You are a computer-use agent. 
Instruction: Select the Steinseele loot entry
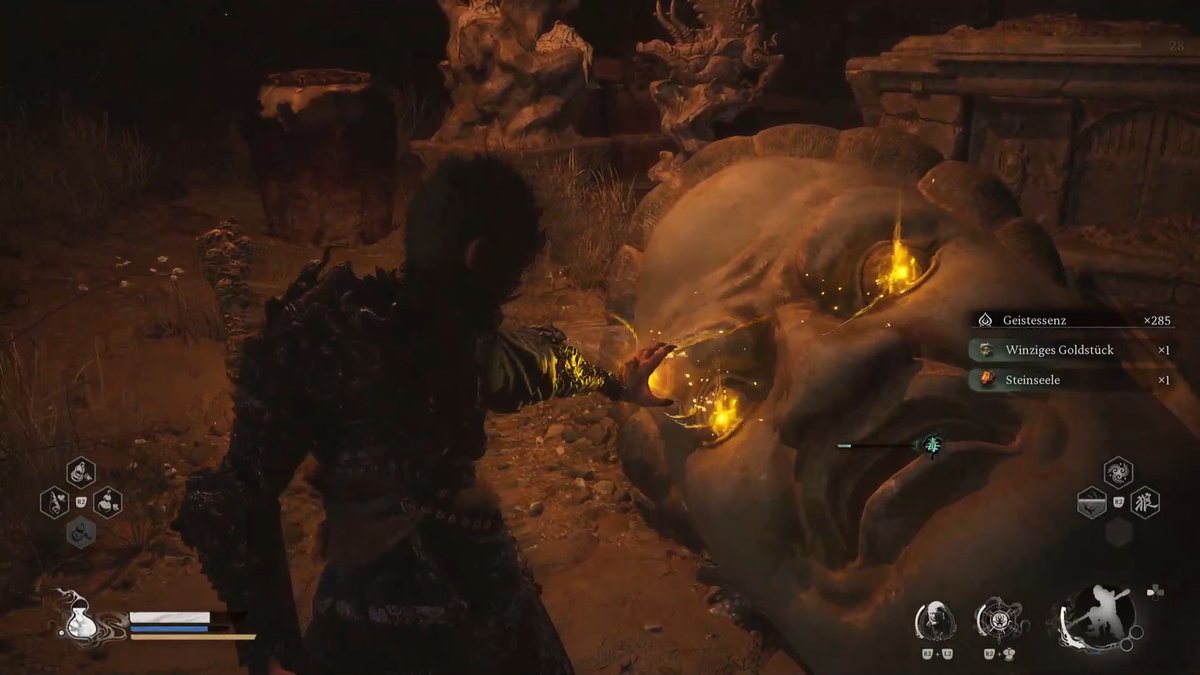click(1070, 380)
